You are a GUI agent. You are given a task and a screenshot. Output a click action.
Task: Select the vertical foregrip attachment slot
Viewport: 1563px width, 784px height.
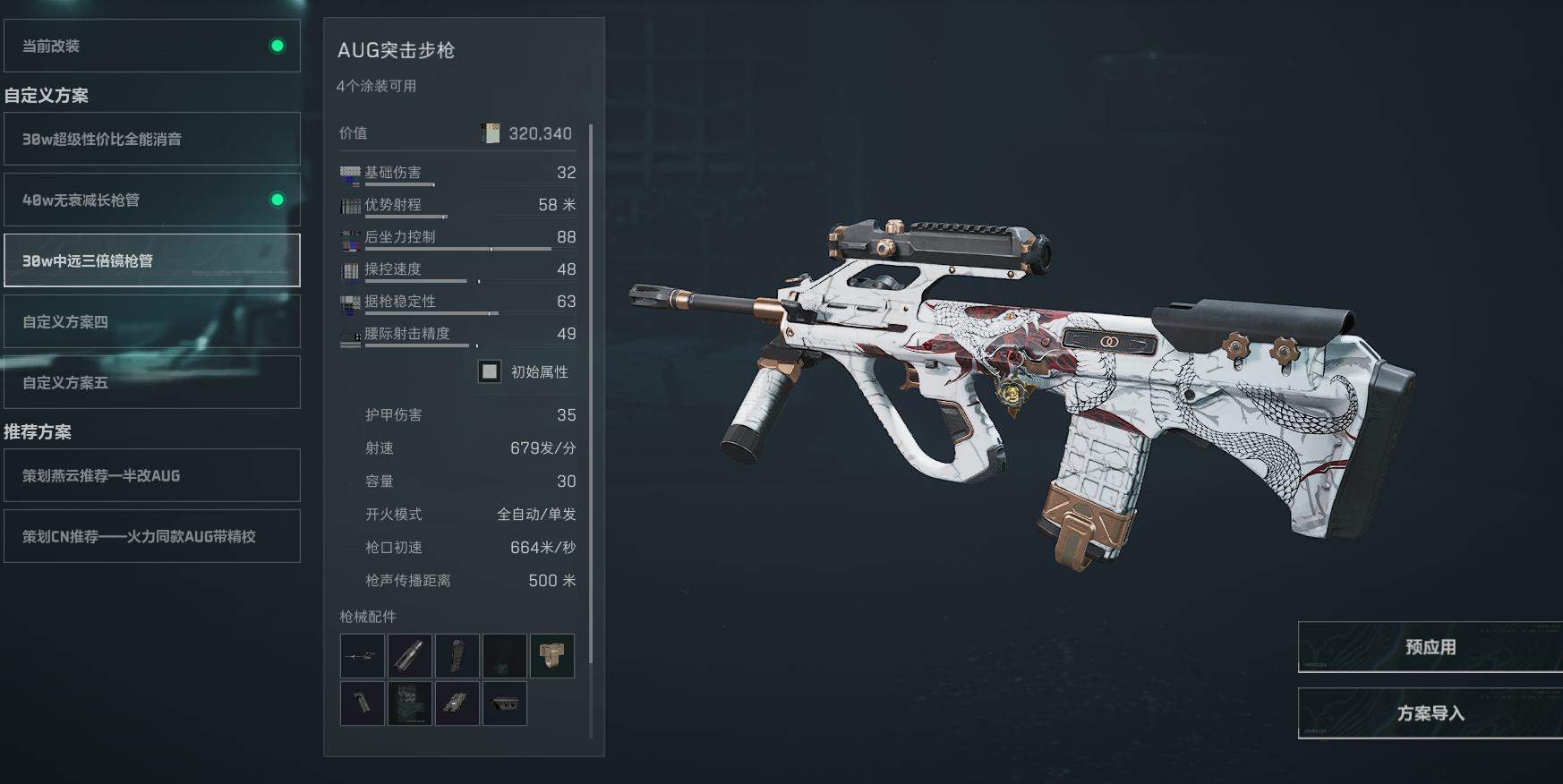point(363,703)
